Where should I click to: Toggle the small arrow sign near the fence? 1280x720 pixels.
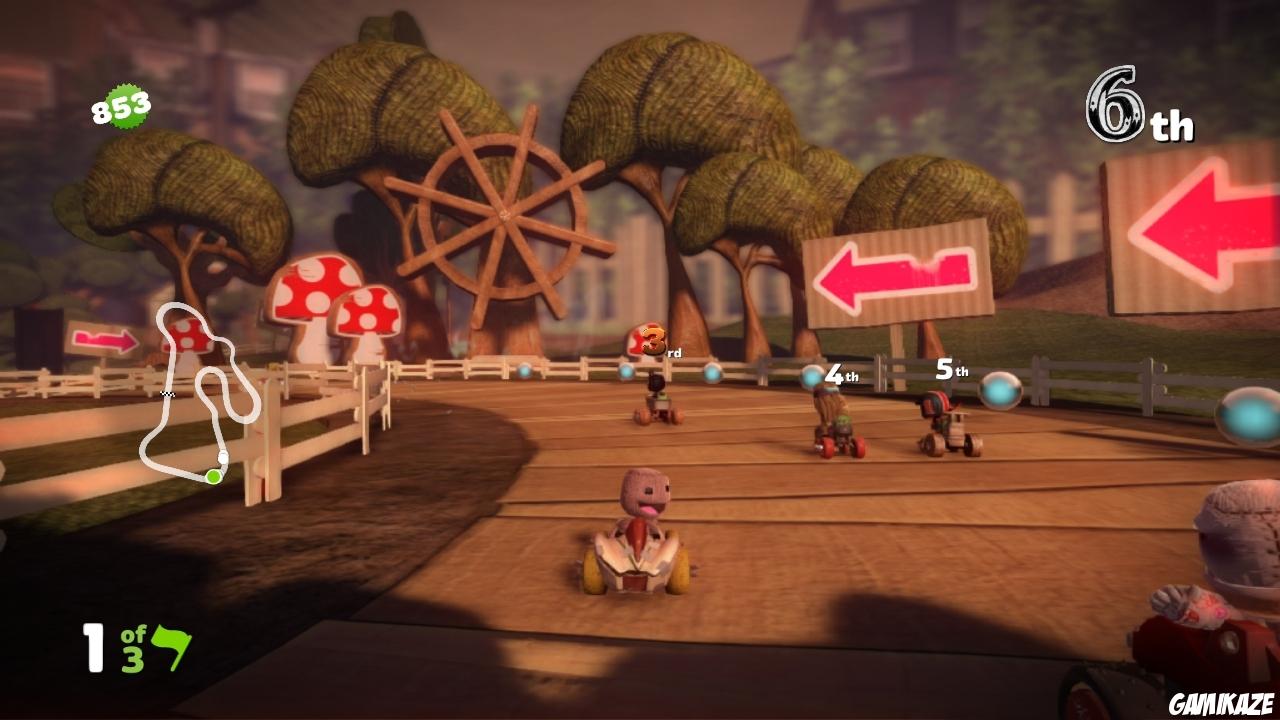(x=105, y=339)
